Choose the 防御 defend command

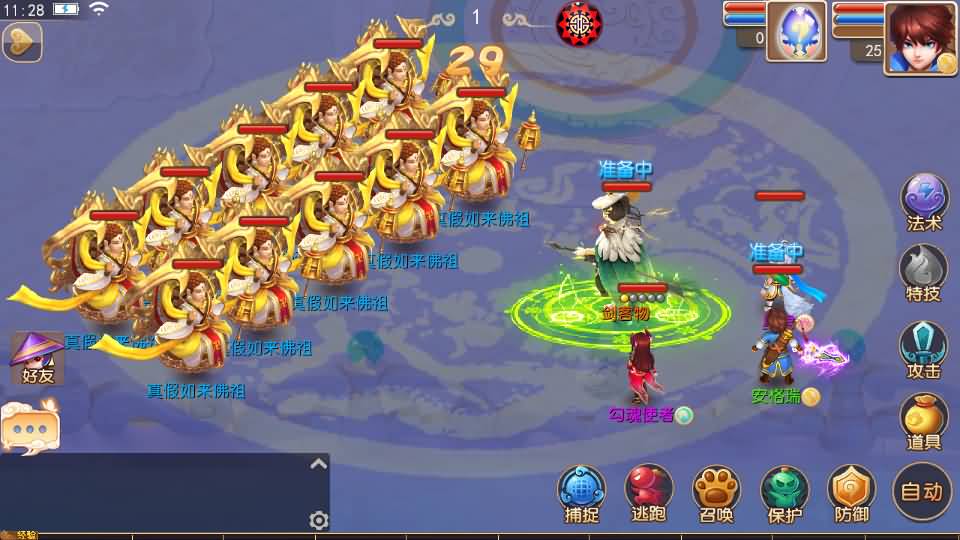coord(851,493)
